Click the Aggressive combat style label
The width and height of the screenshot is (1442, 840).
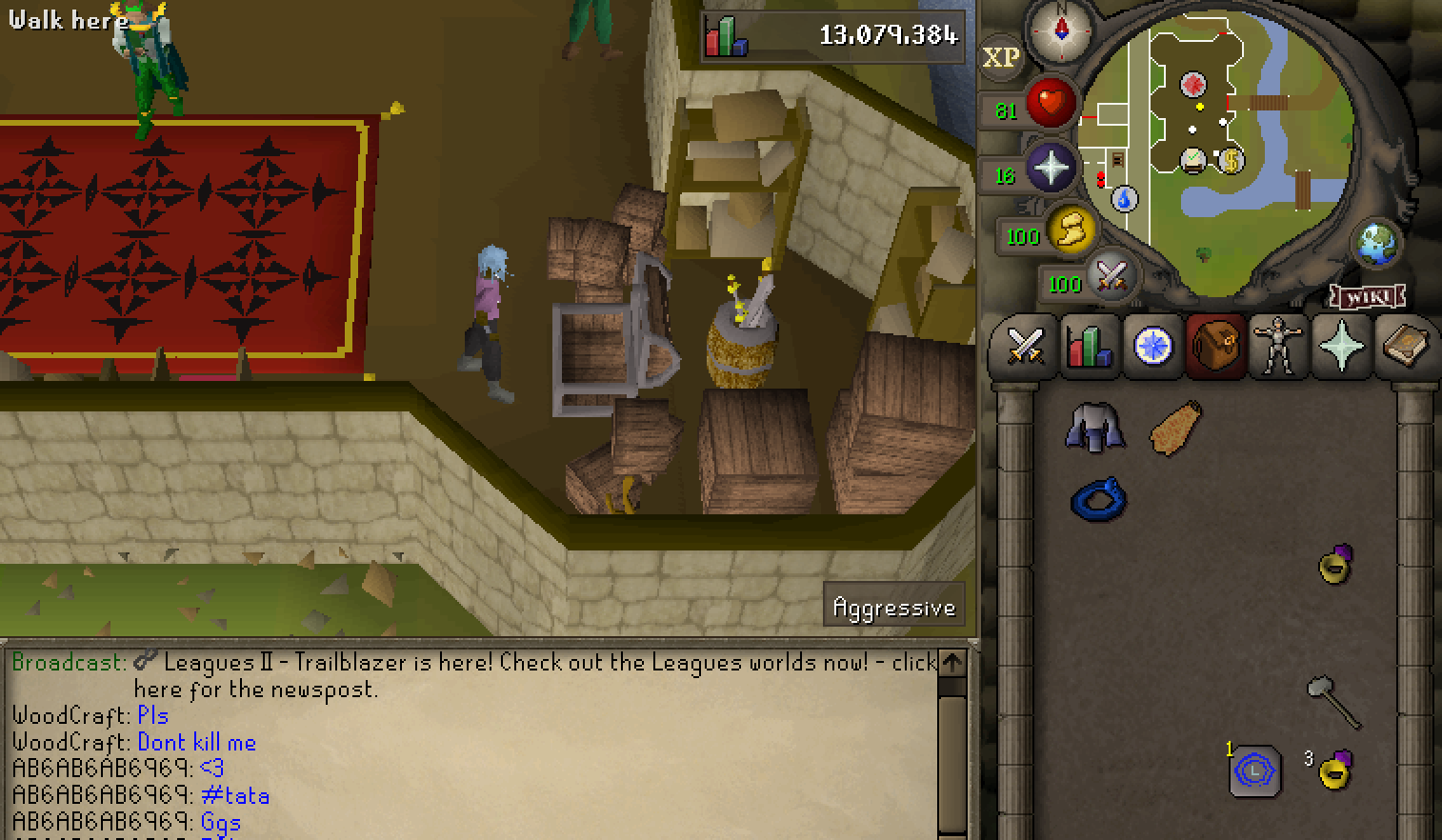(893, 606)
